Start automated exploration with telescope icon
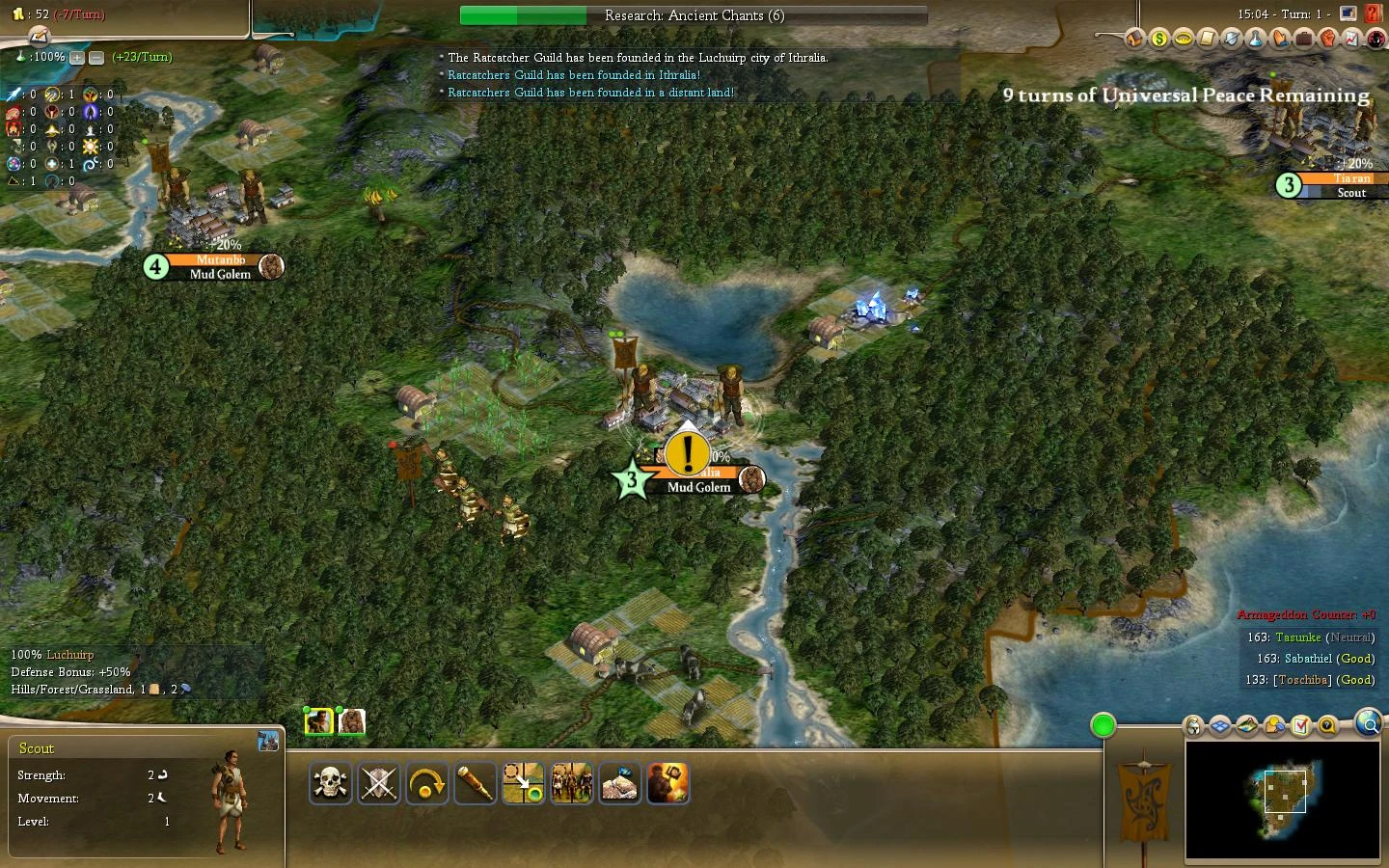The image size is (1389, 868). click(x=475, y=783)
